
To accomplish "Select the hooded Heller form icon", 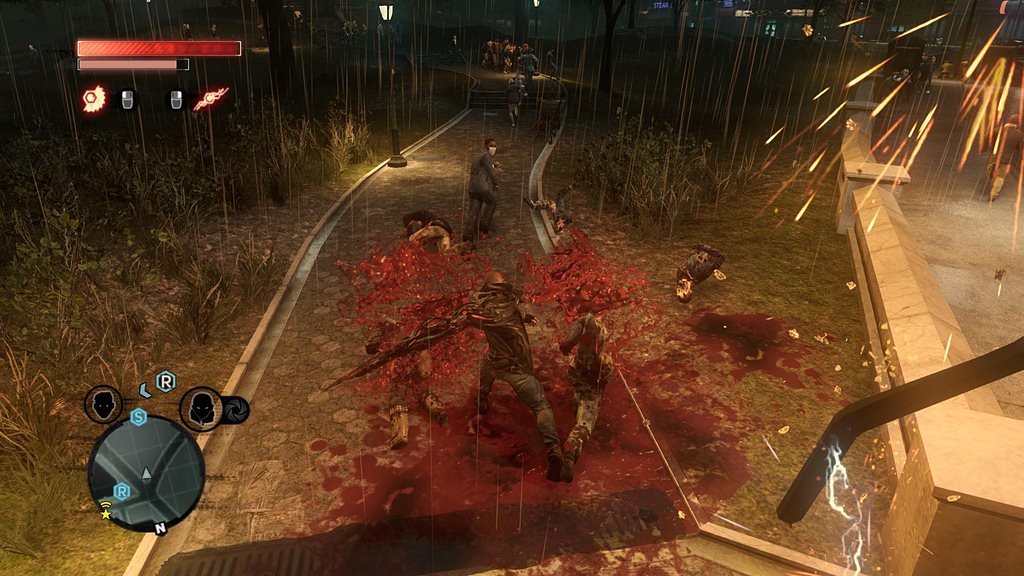I will 198,407.
